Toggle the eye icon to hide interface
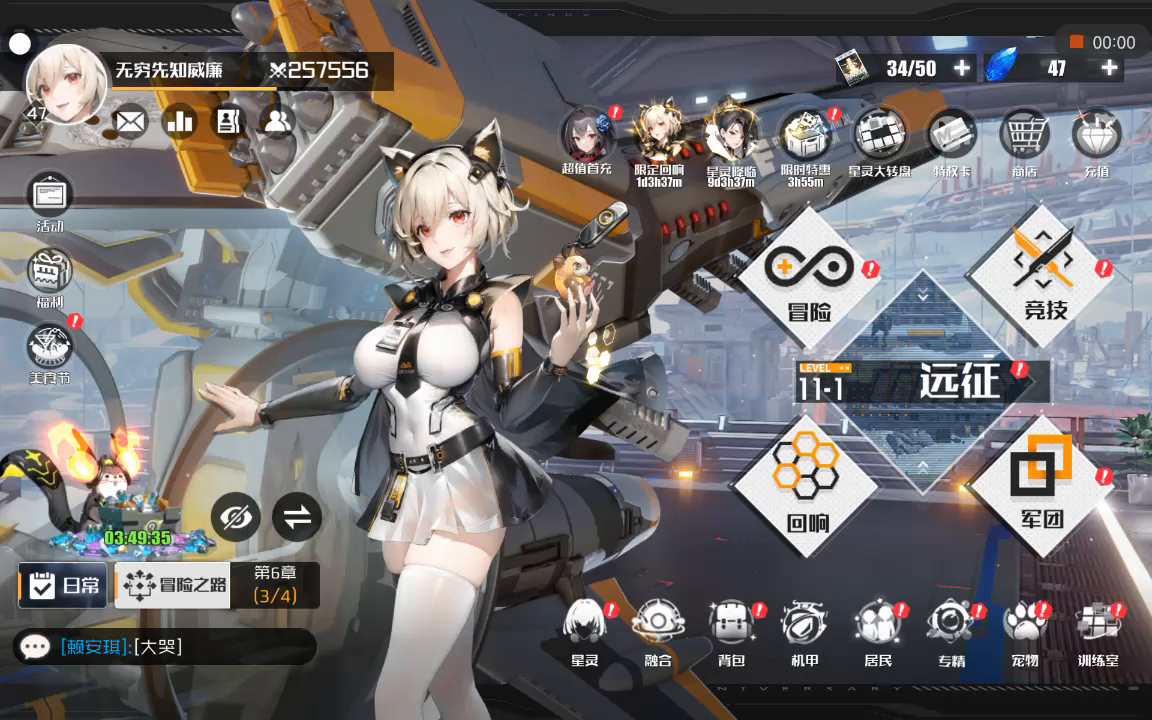Image resolution: width=1152 pixels, height=720 pixels. coord(236,517)
